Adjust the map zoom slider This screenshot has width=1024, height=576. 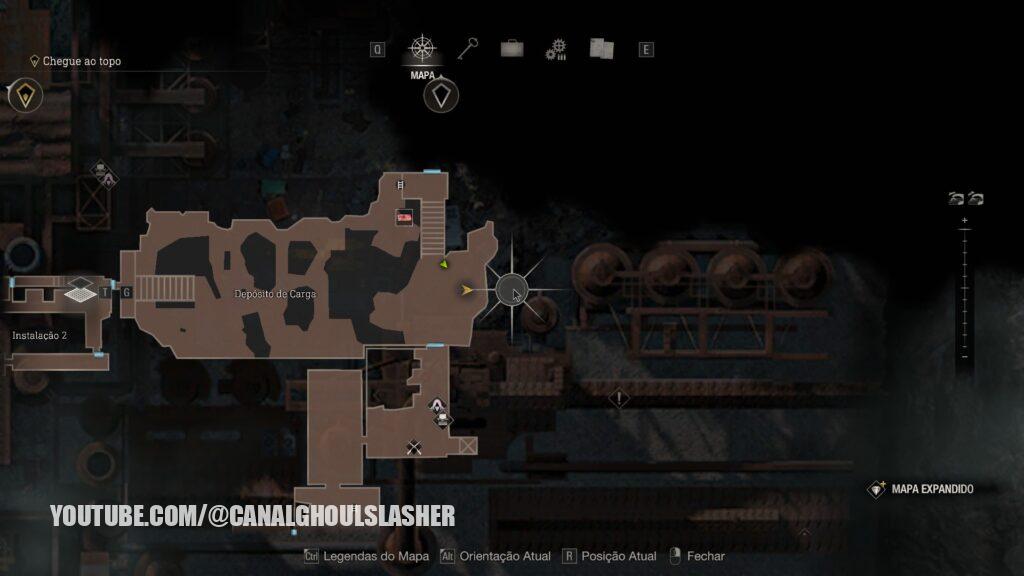click(x=964, y=288)
